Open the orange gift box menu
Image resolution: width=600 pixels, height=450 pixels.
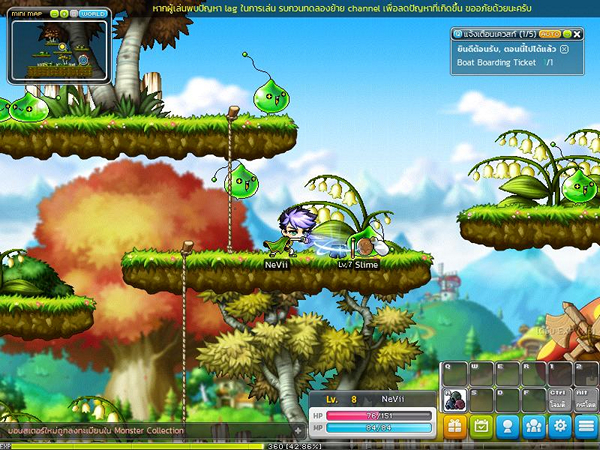click(455, 427)
